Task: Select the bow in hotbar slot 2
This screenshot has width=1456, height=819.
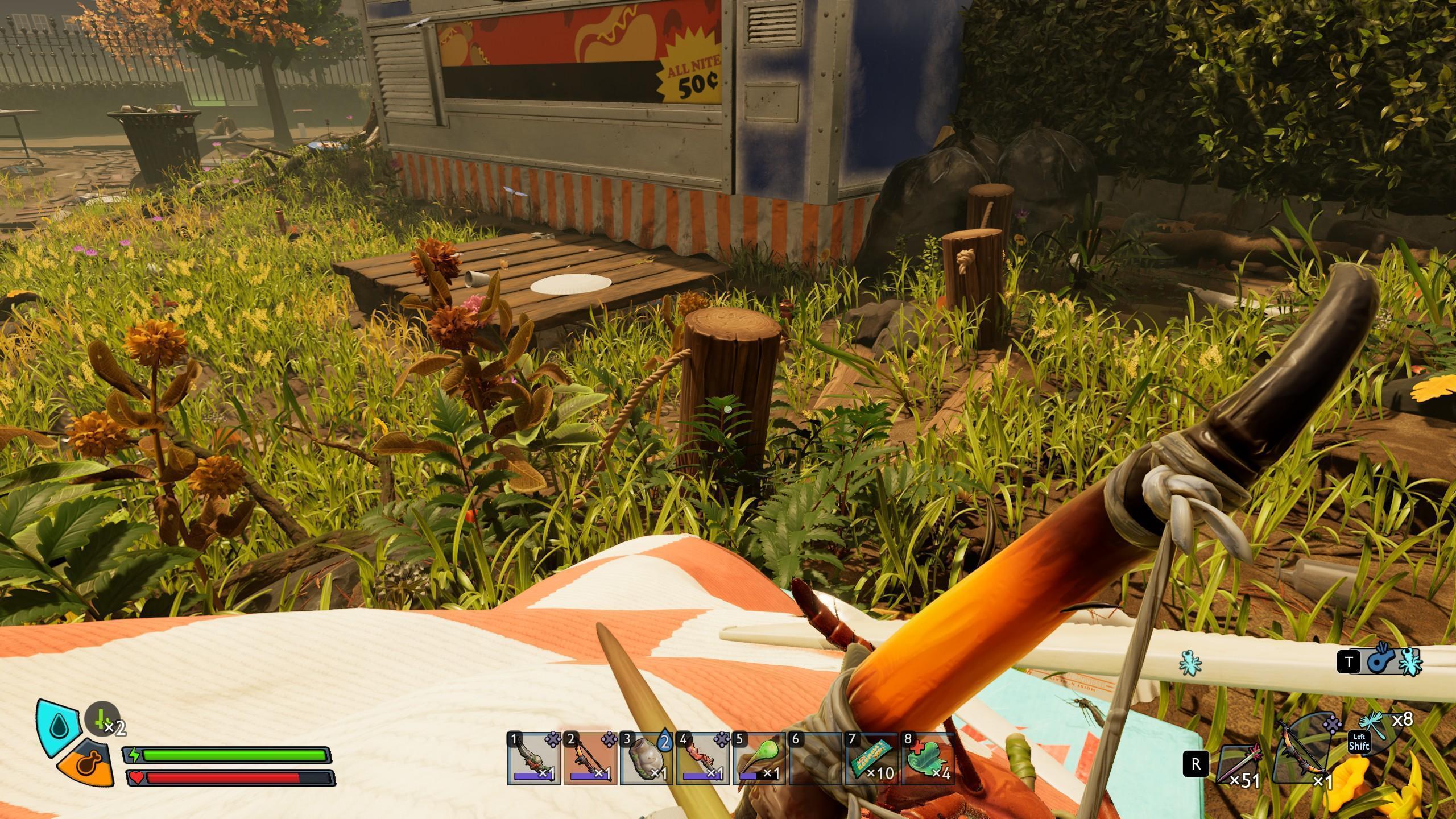Action: tap(590, 759)
